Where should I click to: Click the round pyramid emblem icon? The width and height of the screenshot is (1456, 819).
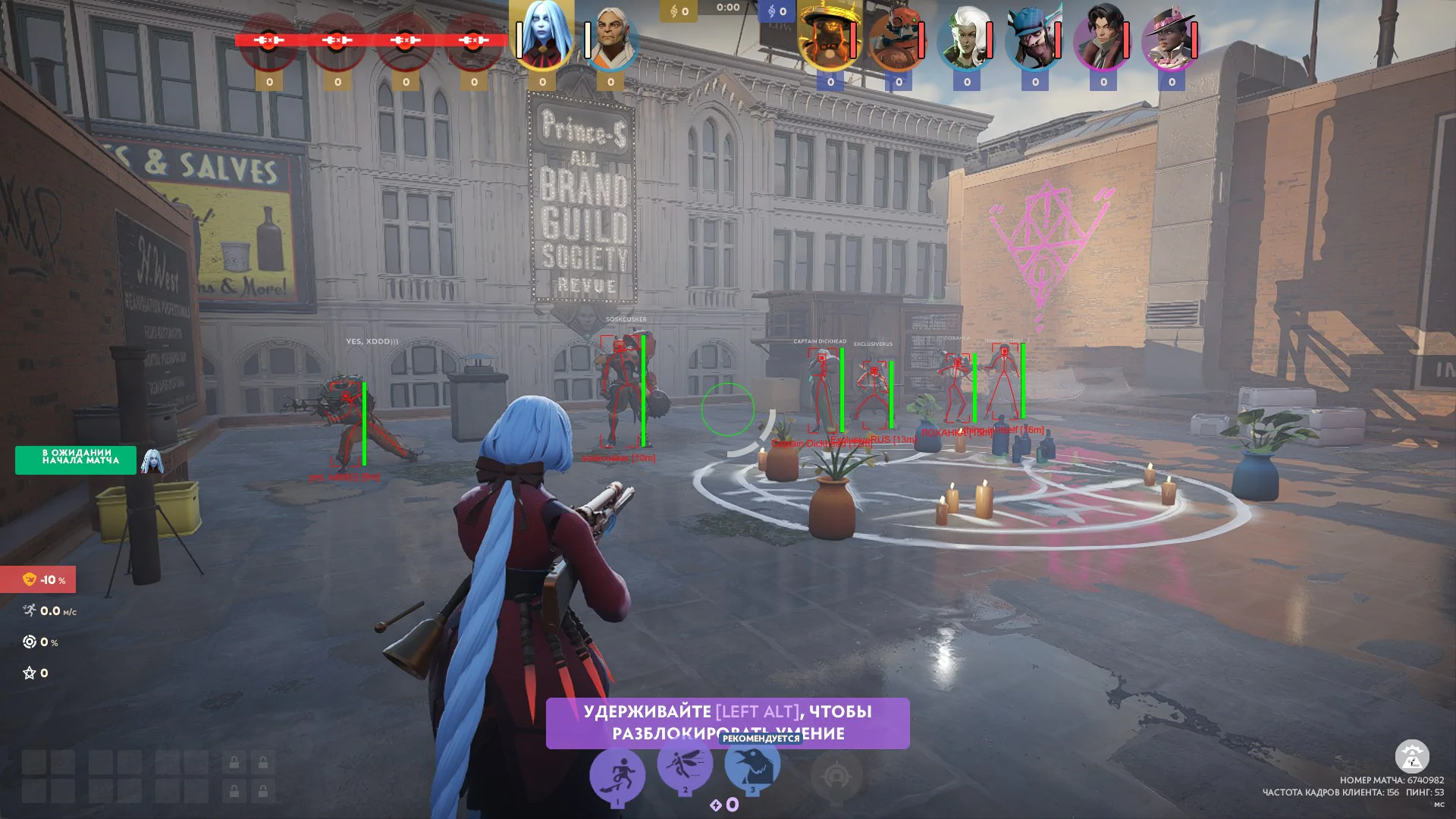(1412, 756)
